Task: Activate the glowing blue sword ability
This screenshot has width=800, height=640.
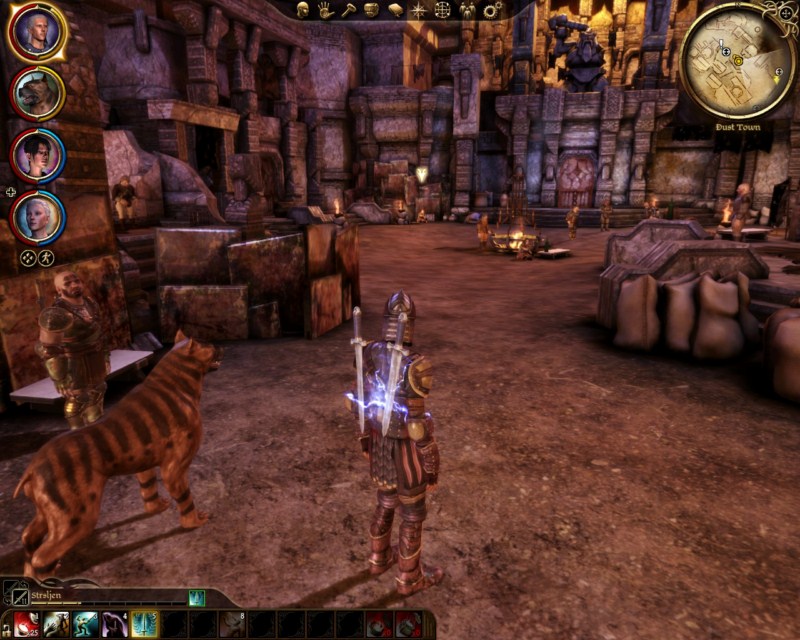Action: click(144, 624)
